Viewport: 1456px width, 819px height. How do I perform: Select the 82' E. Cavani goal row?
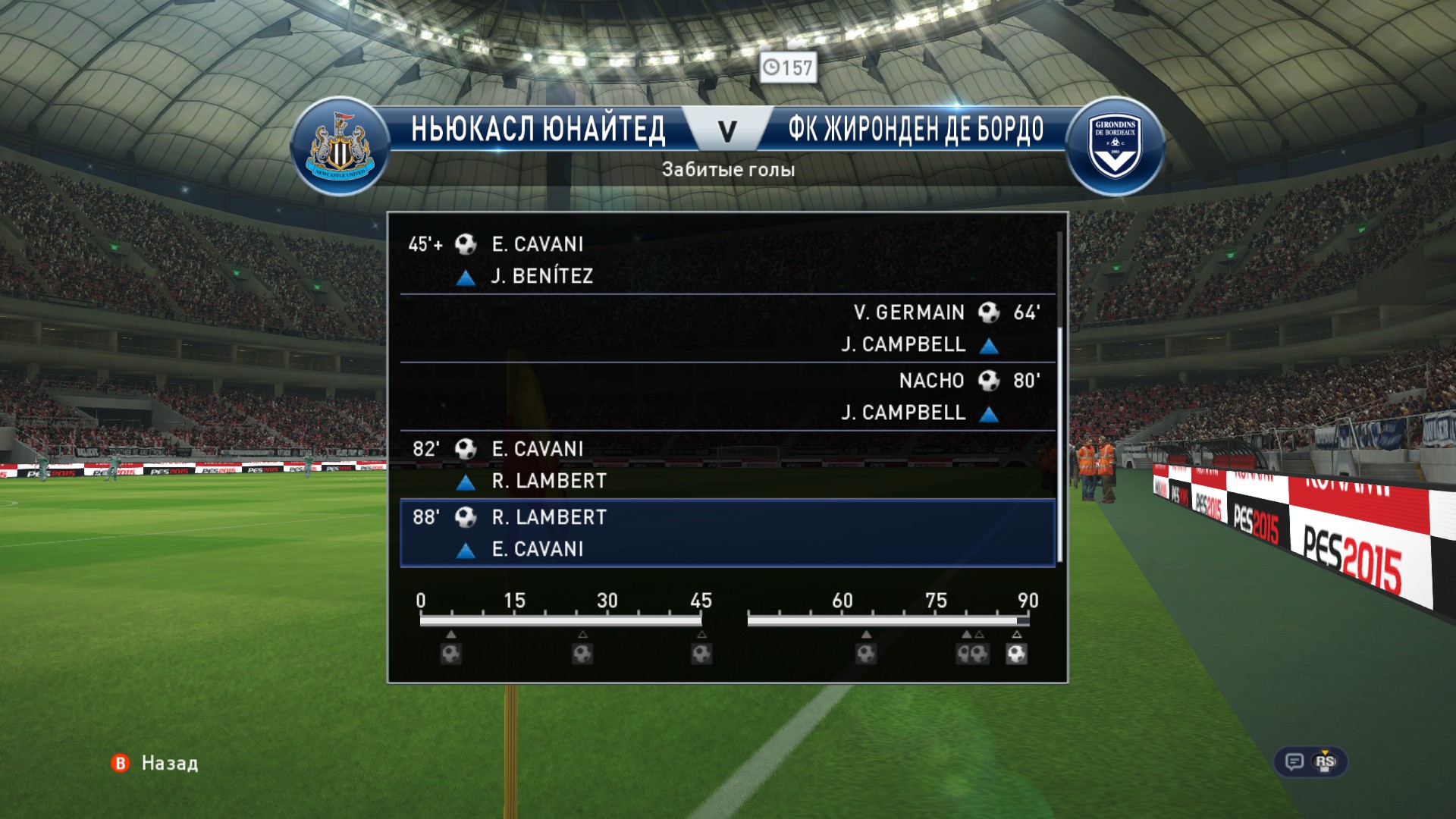tap(726, 464)
